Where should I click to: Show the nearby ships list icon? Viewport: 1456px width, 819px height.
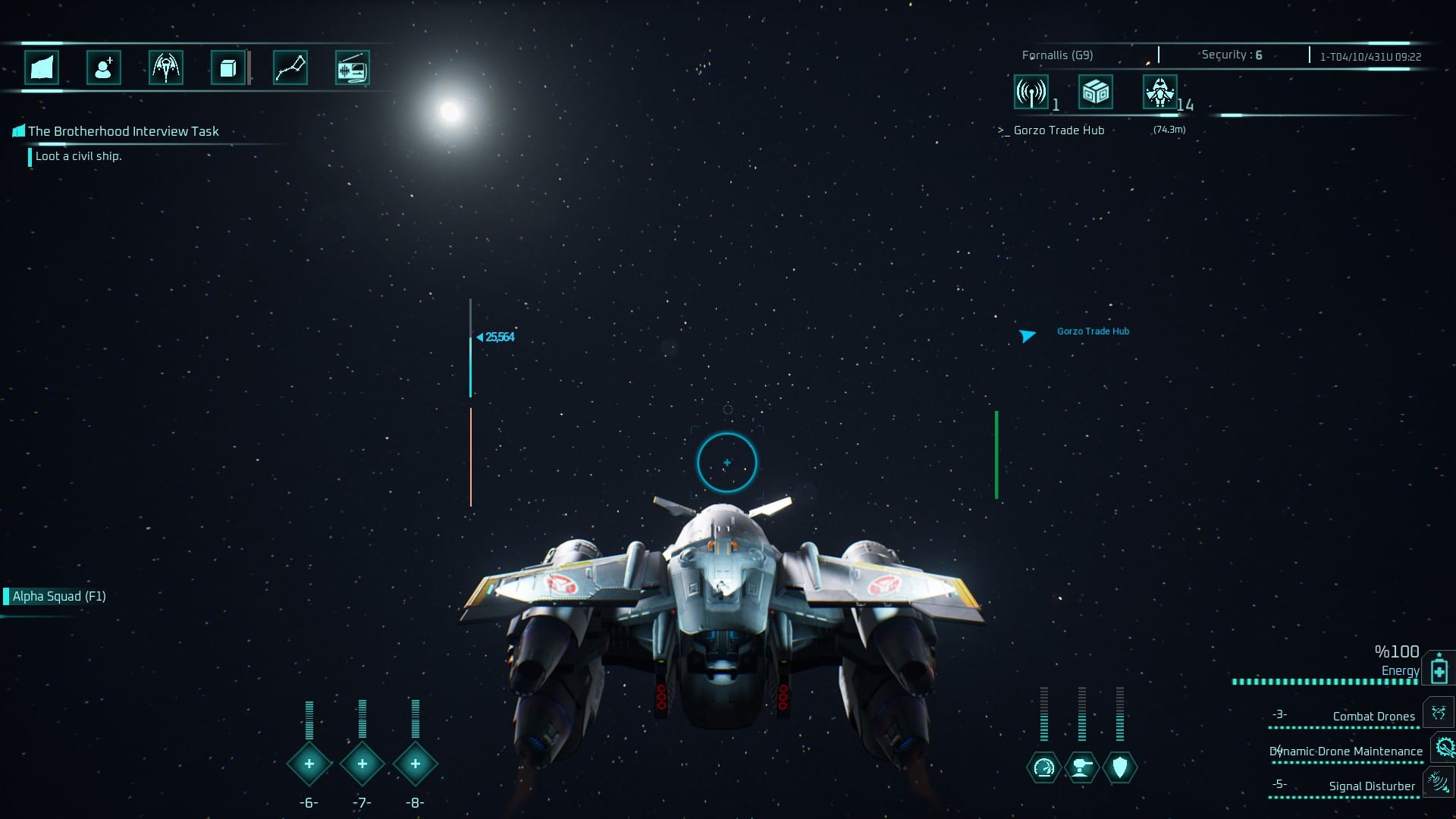tap(1160, 93)
